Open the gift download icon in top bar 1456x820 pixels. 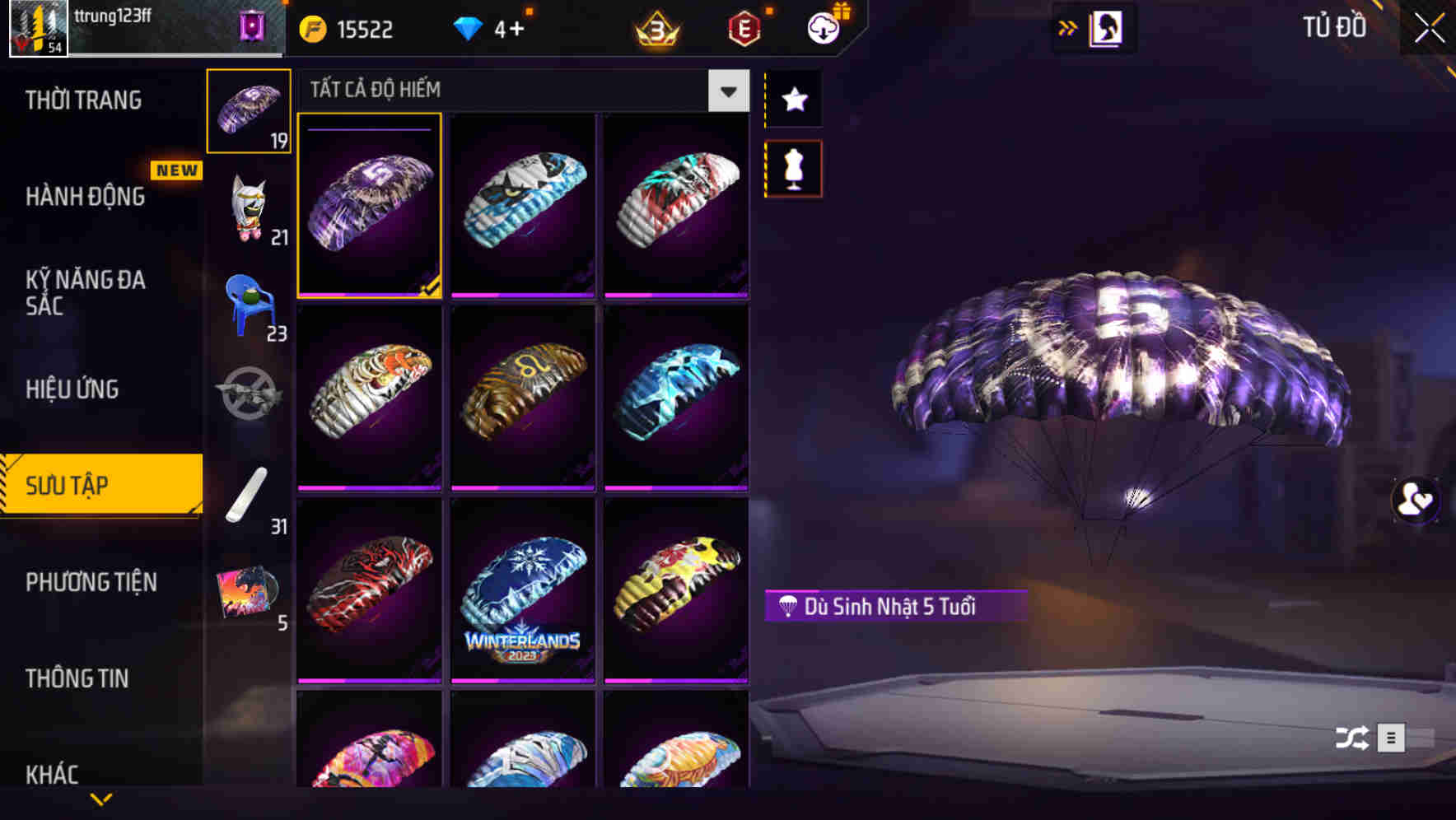[x=821, y=27]
